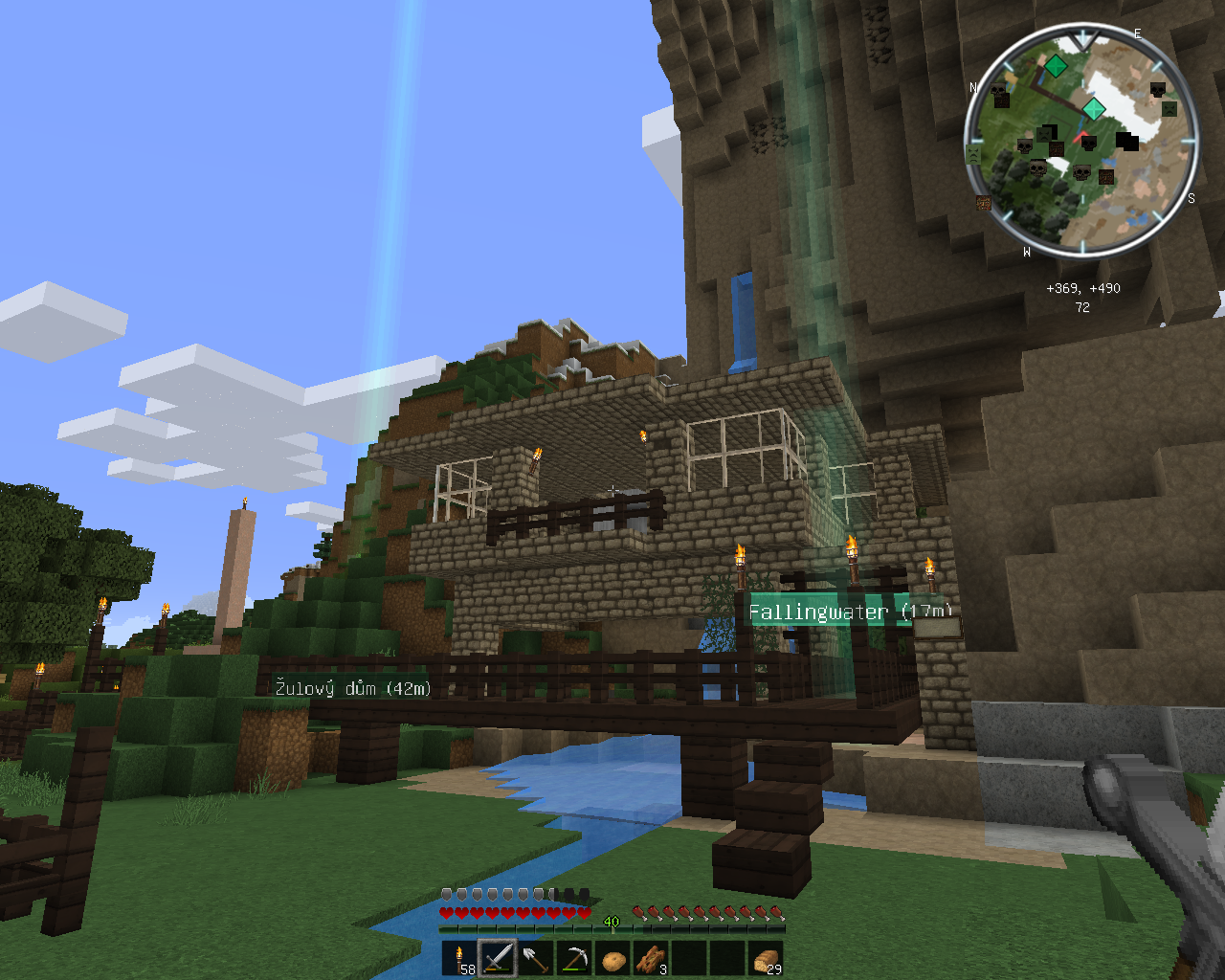Choose the bread stack in the hotbar

tap(766, 958)
